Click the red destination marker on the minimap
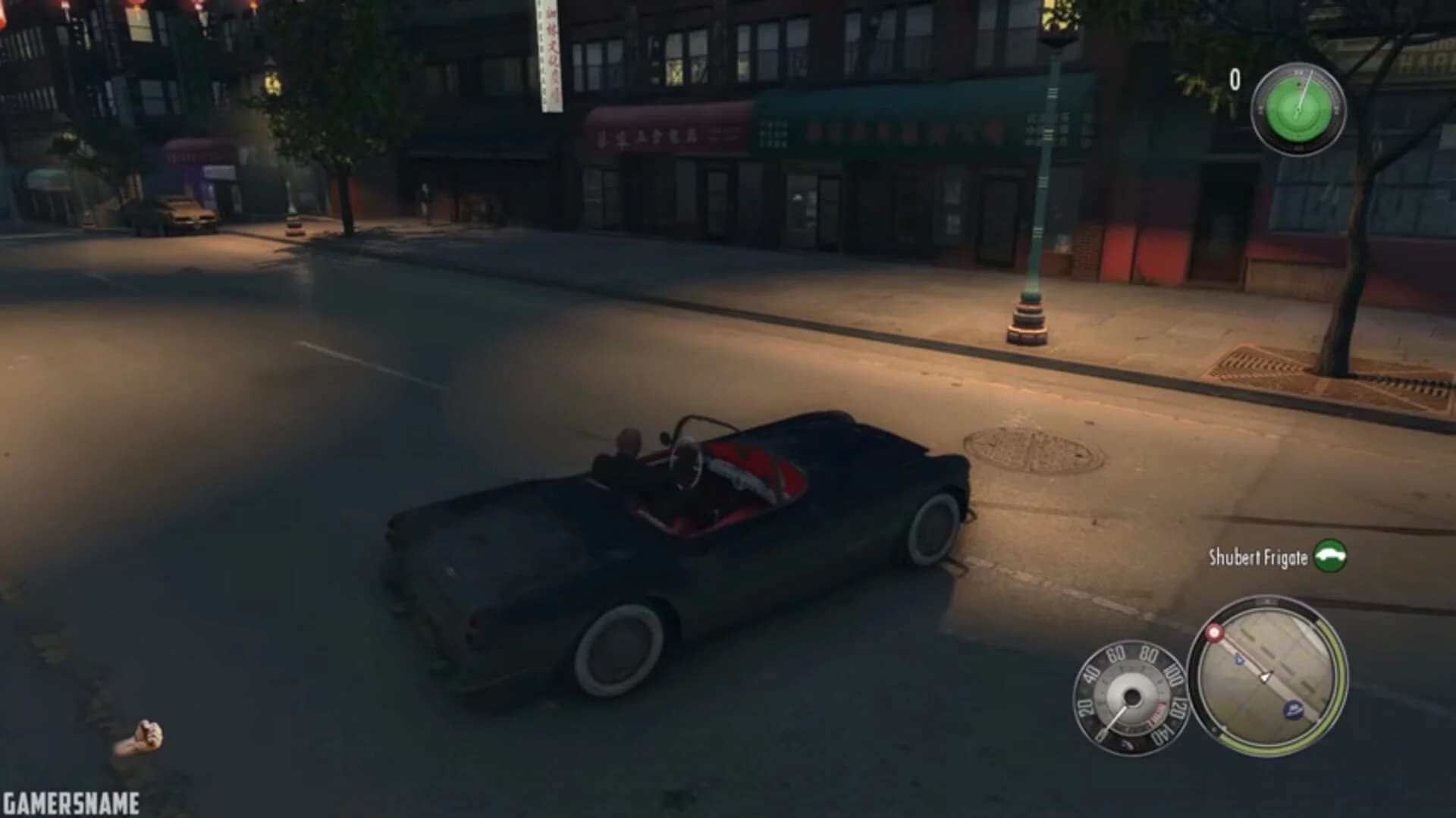 pos(1213,632)
